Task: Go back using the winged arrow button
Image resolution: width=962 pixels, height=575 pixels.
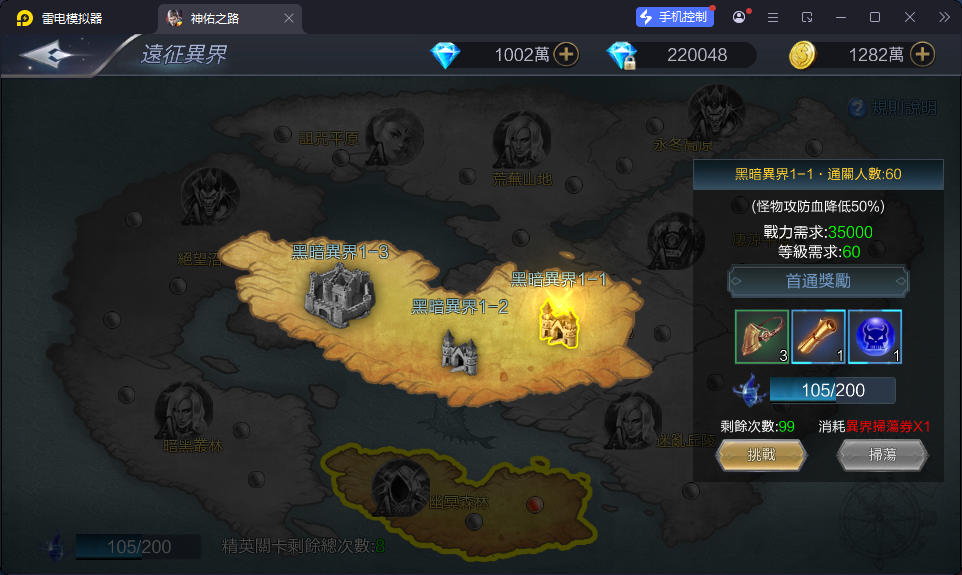Action: point(53,55)
